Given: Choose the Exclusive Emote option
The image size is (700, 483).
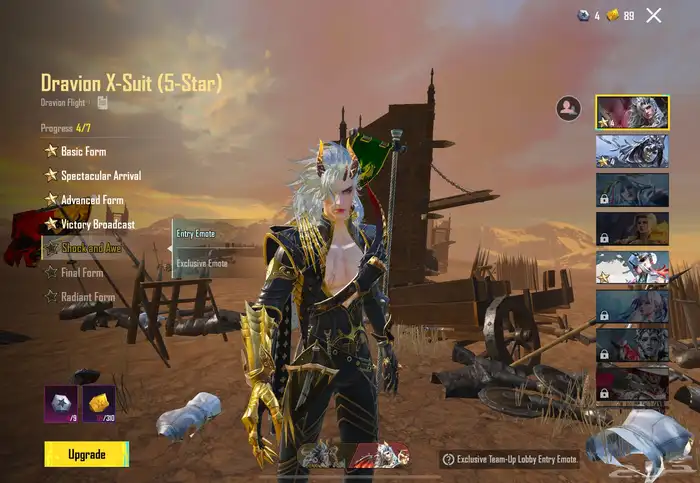Looking at the screenshot, I should [202, 263].
